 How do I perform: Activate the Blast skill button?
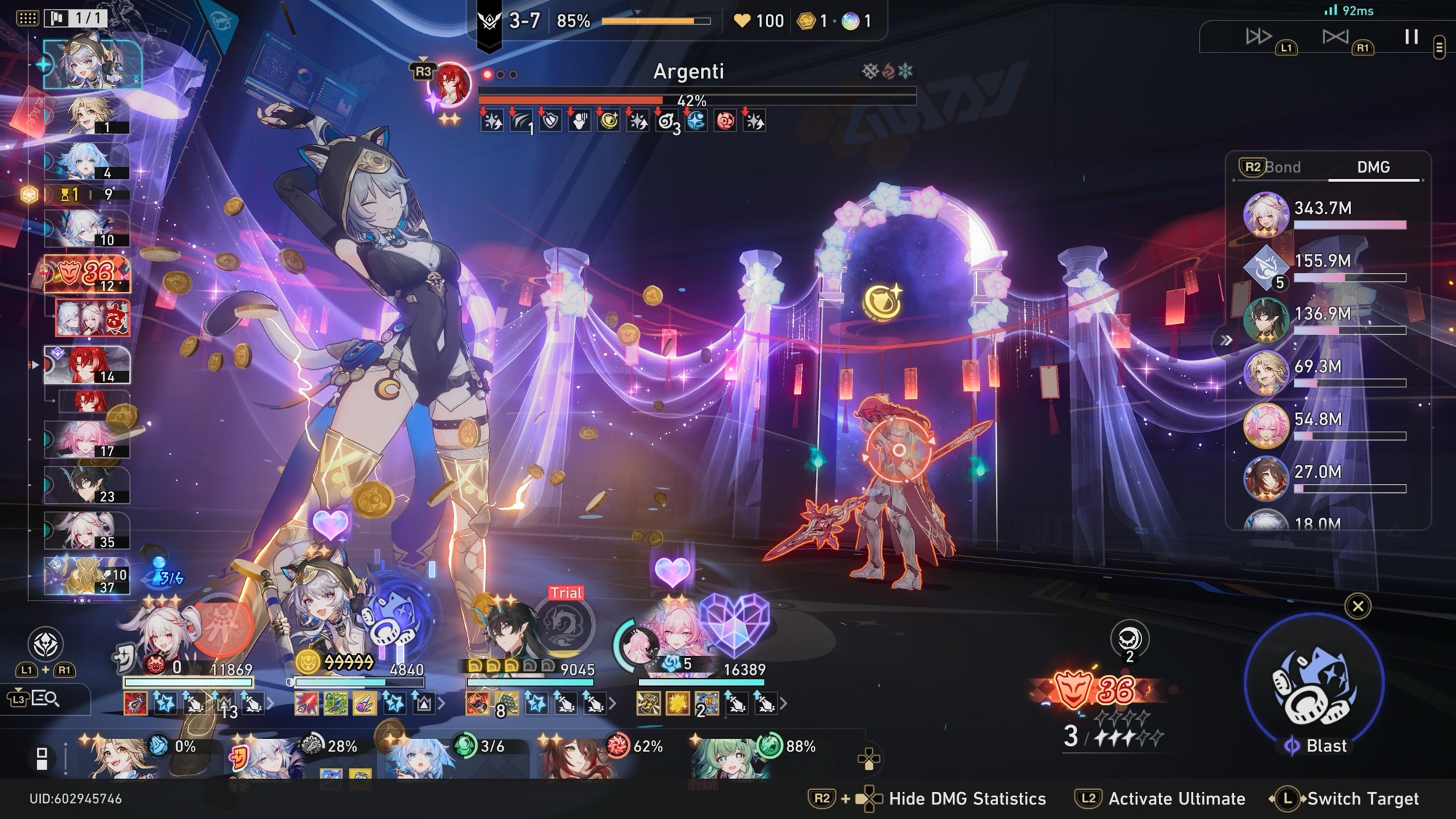(x=1314, y=686)
